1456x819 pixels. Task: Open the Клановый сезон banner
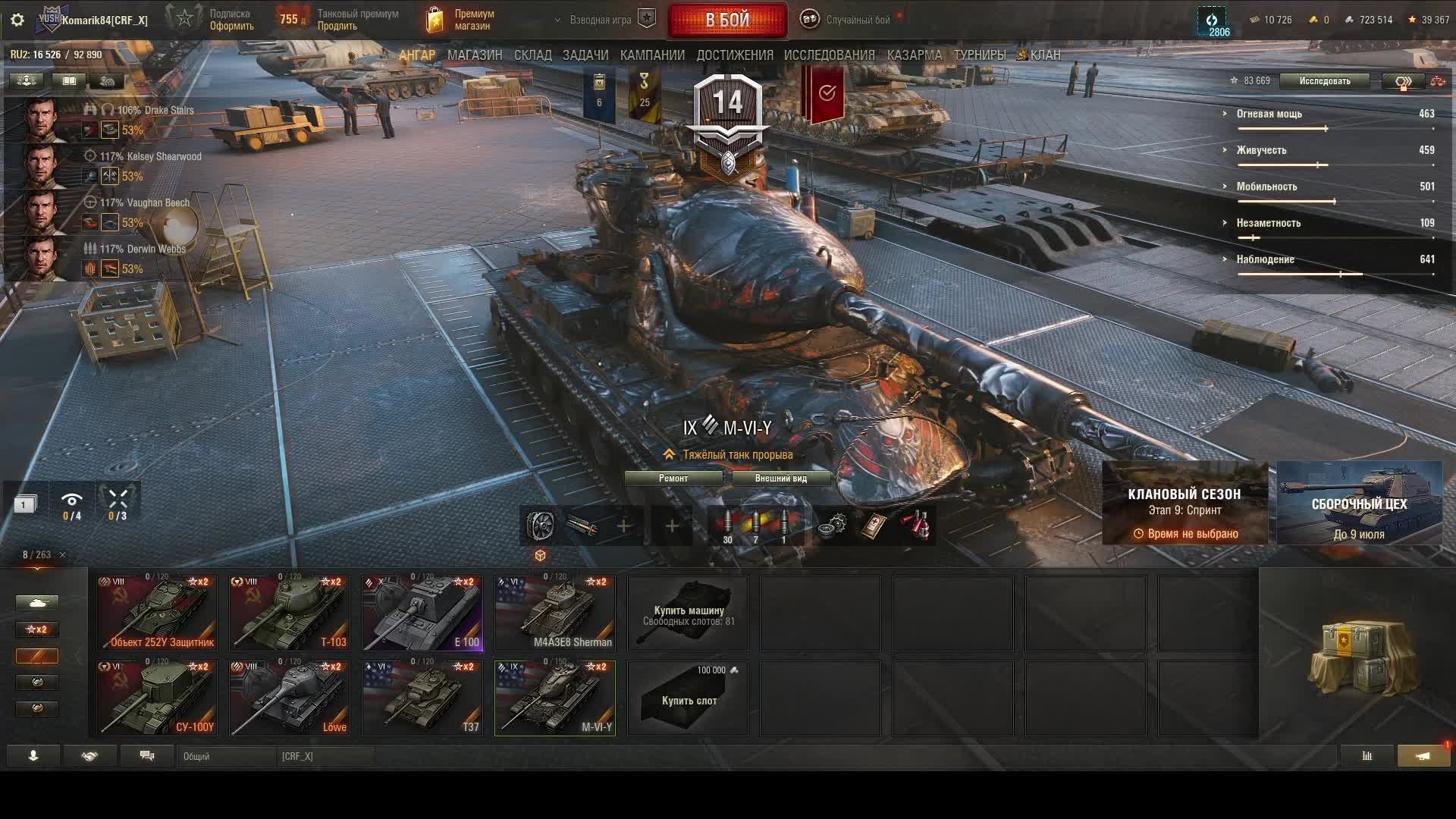1185,504
